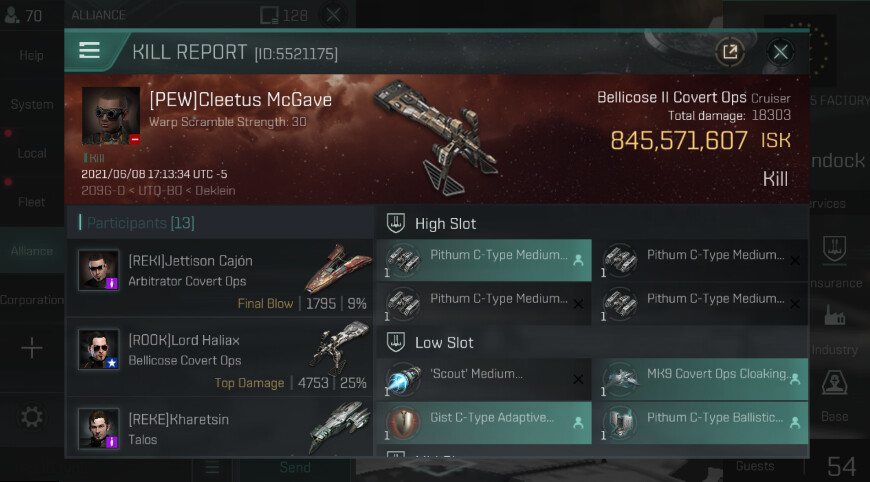Inspect the 'Scout' Medium low slot module
This screenshot has height=482, width=870.
[482, 381]
